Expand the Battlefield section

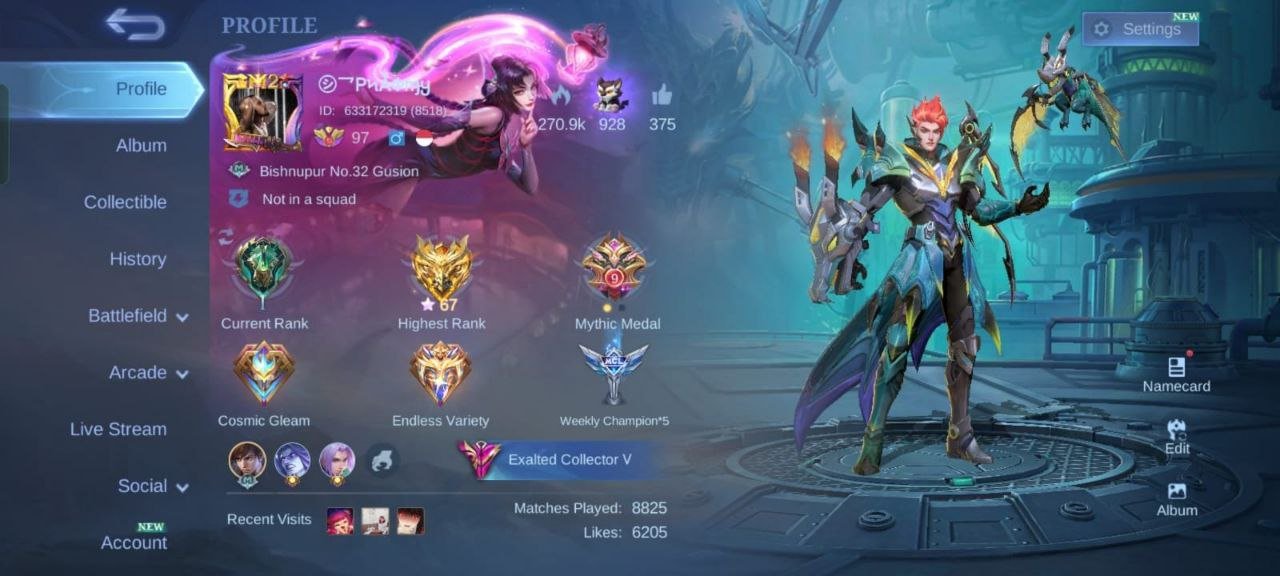point(138,316)
